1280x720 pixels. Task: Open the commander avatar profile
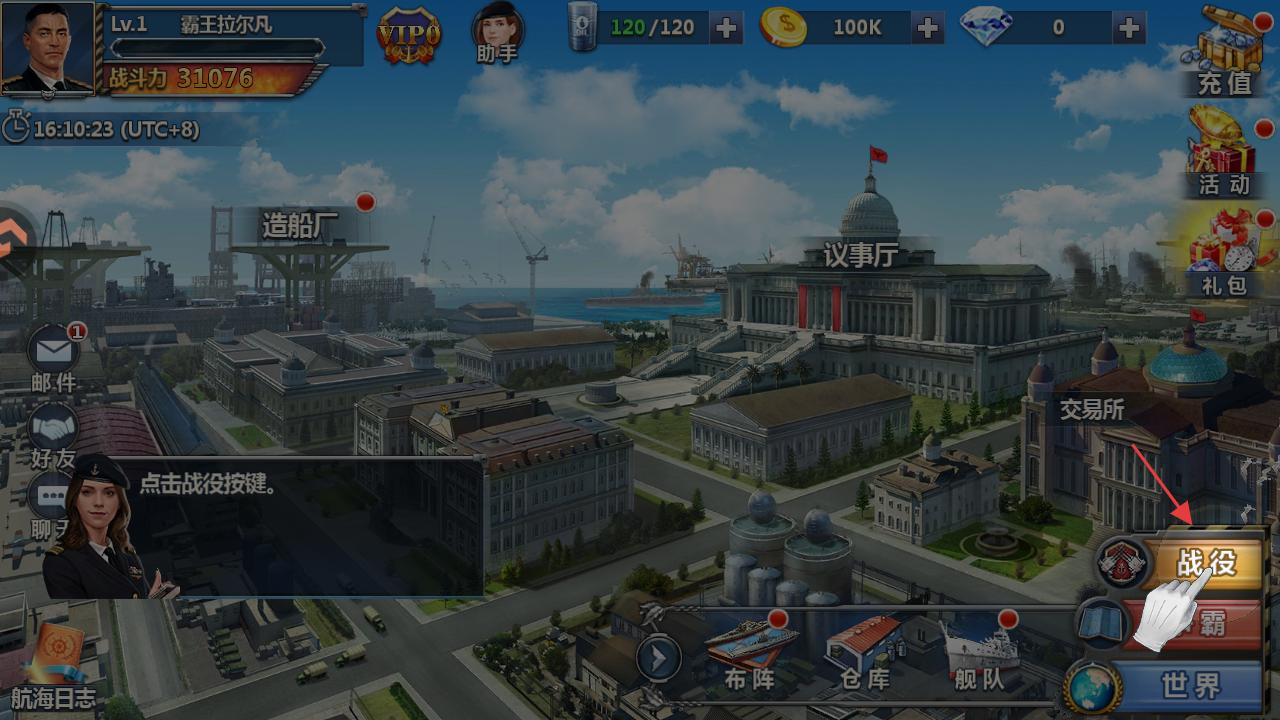point(48,47)
